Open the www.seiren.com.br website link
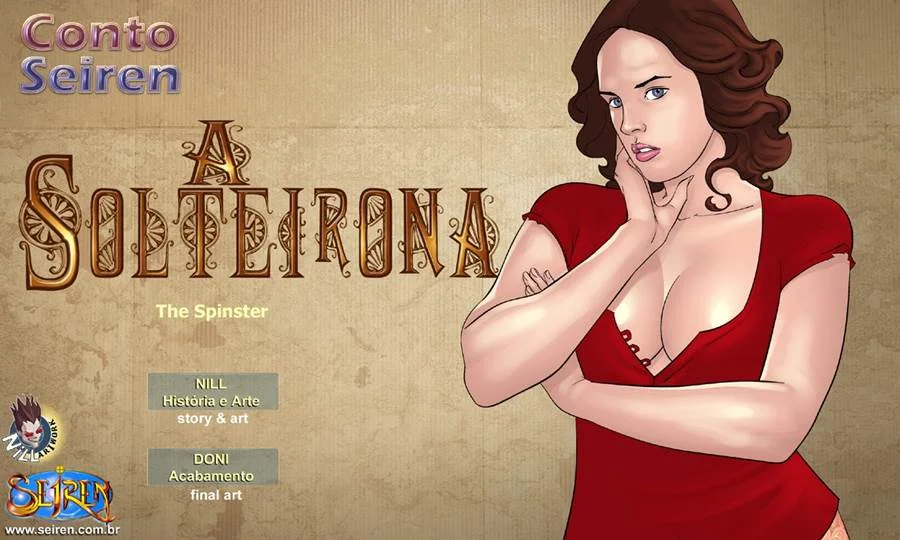900x540 pixels. point(61,529)
